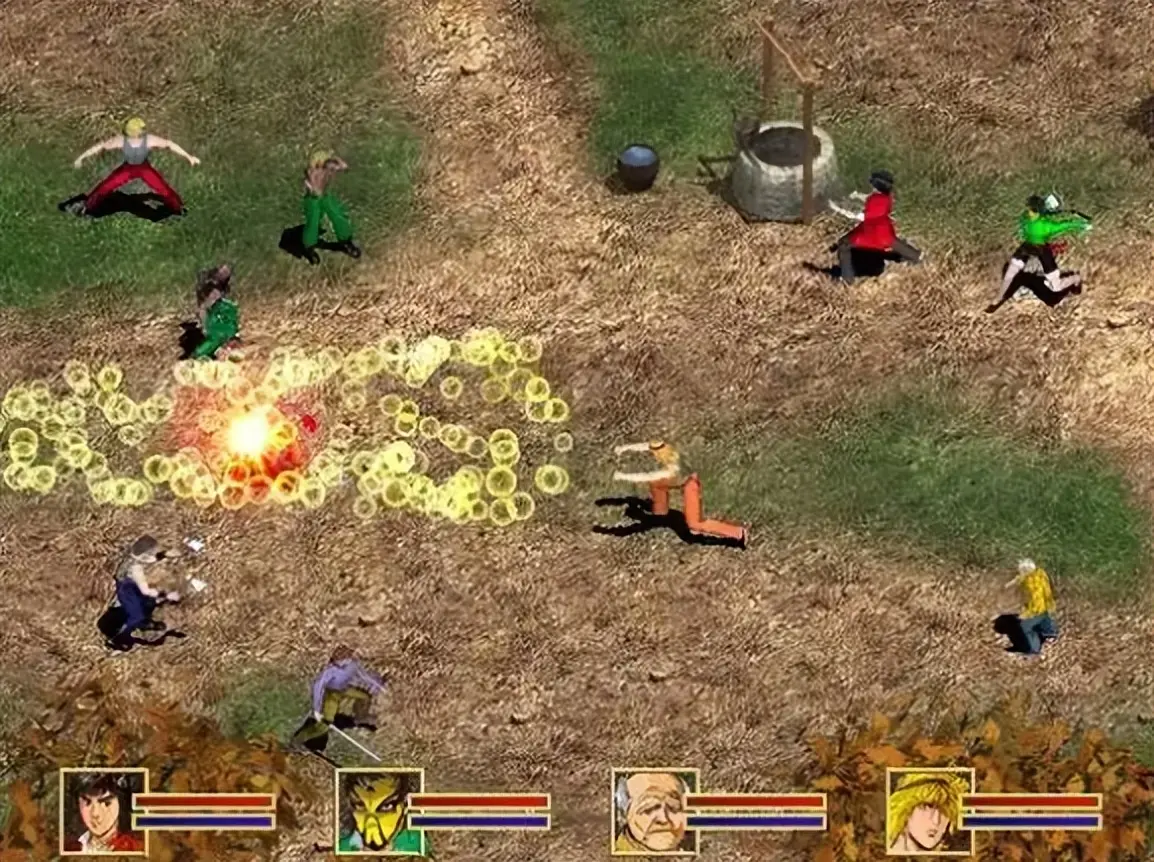
Task: Pick the blonde-haired character portrait
Action: click(x=929, y=811)
